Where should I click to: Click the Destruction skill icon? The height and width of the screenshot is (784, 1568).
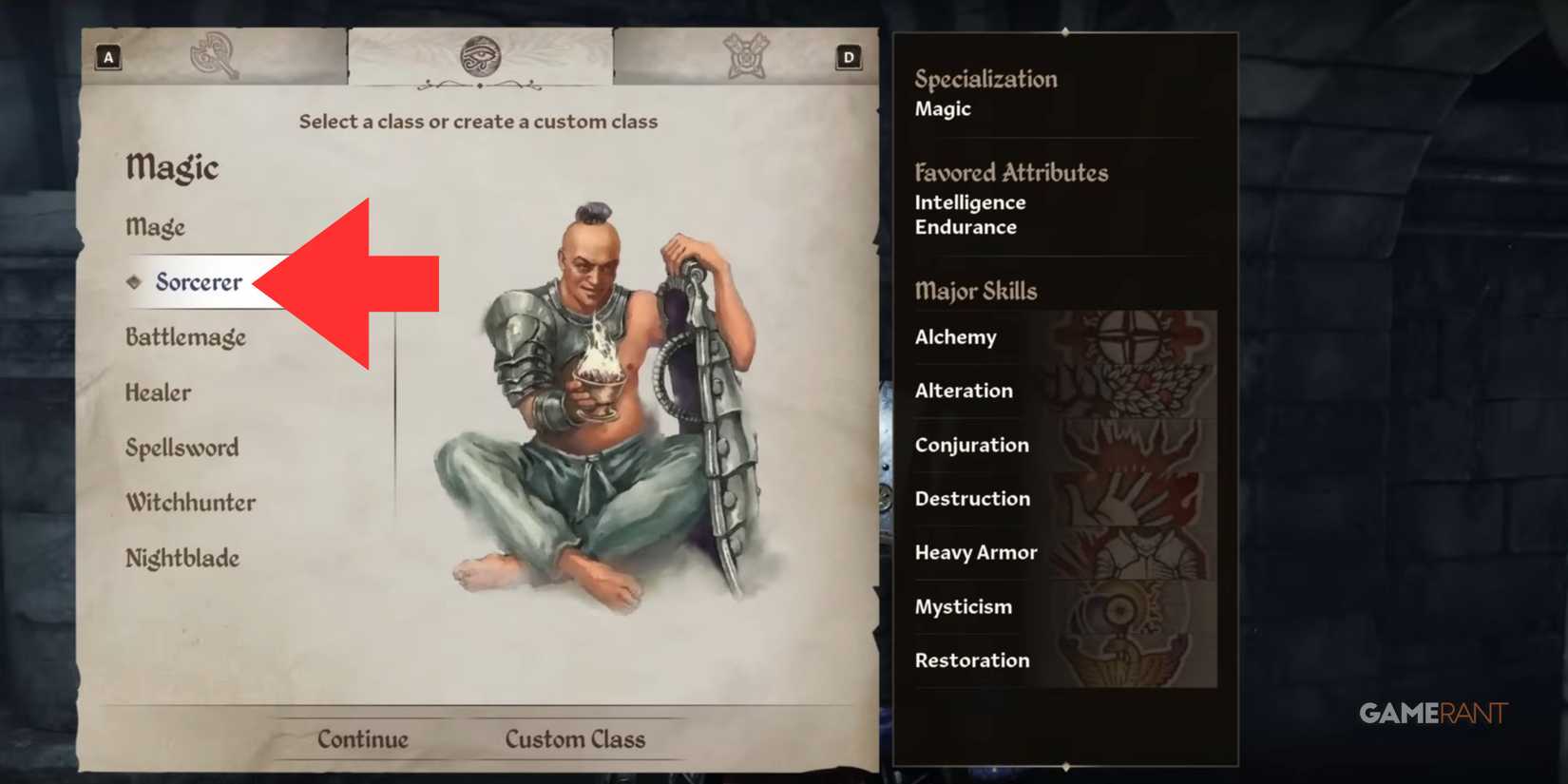coord(1131,498)
